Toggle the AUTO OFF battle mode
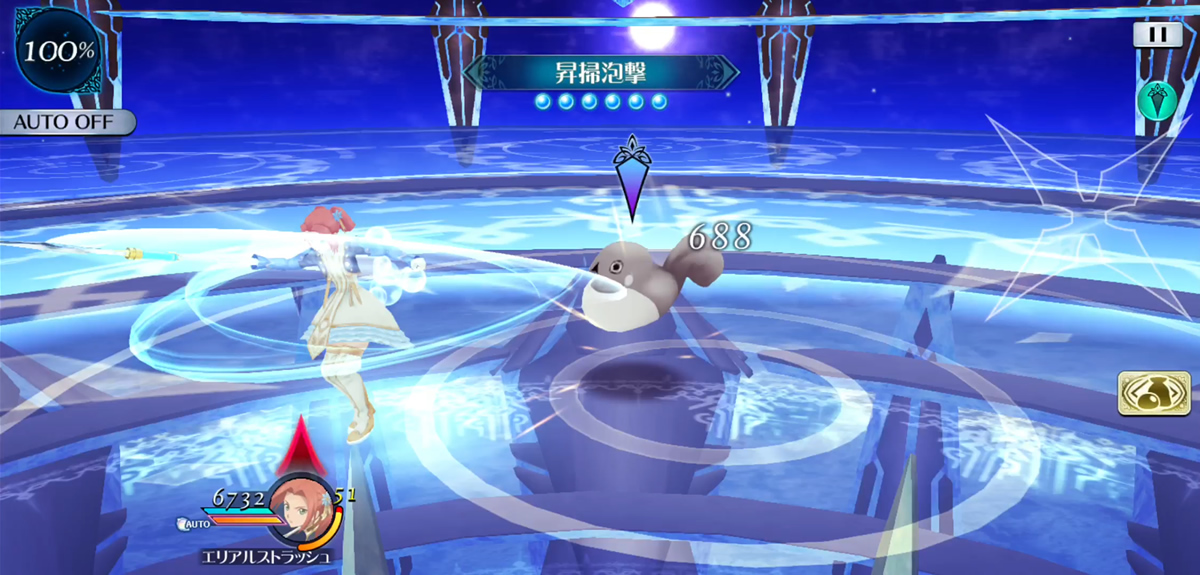This screenshot has height=575, width=1200. pyautogui.click(x=66, y=123)
